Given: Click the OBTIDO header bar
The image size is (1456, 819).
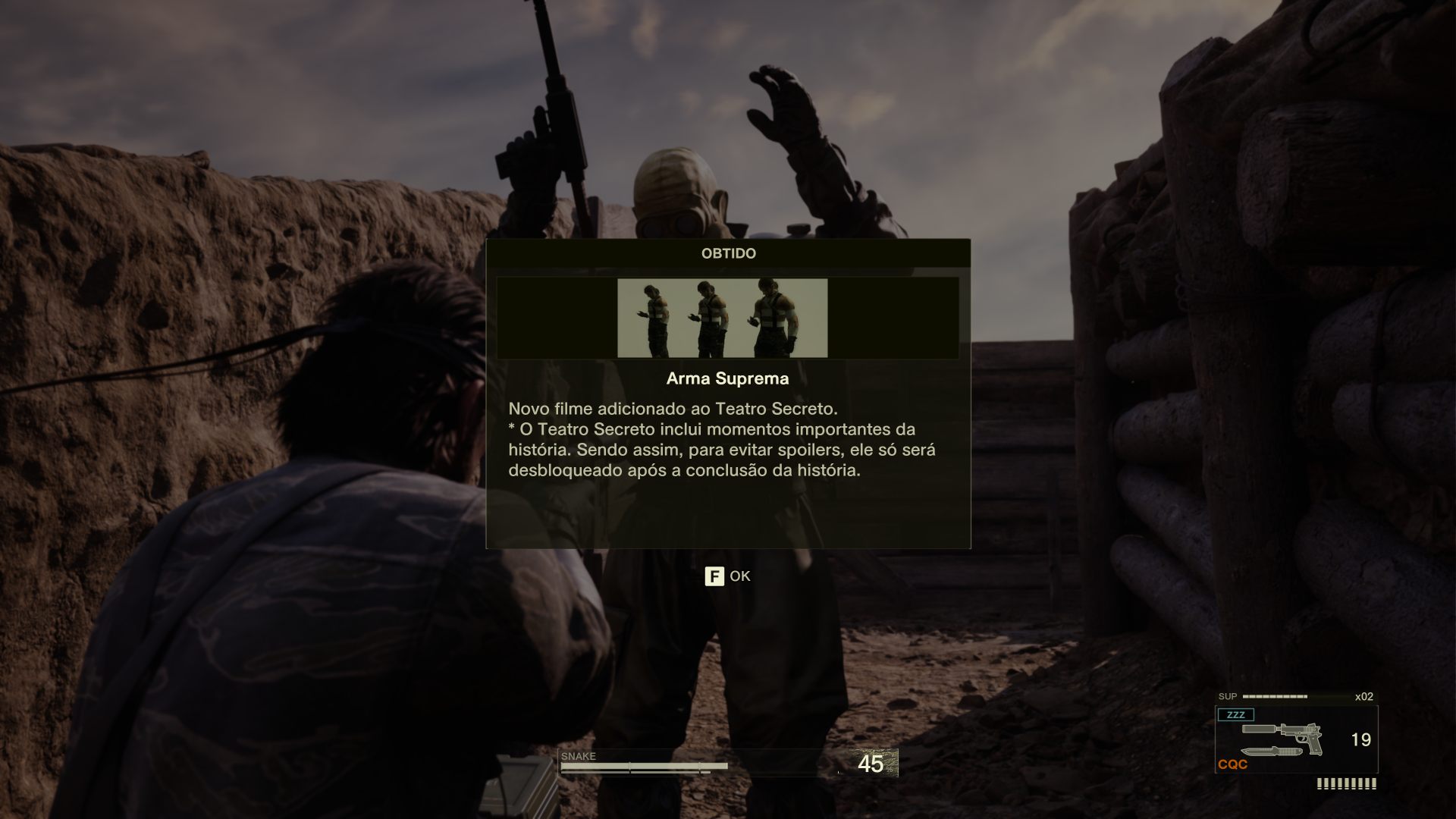Looking at the screenshot, I should point(726,254).
